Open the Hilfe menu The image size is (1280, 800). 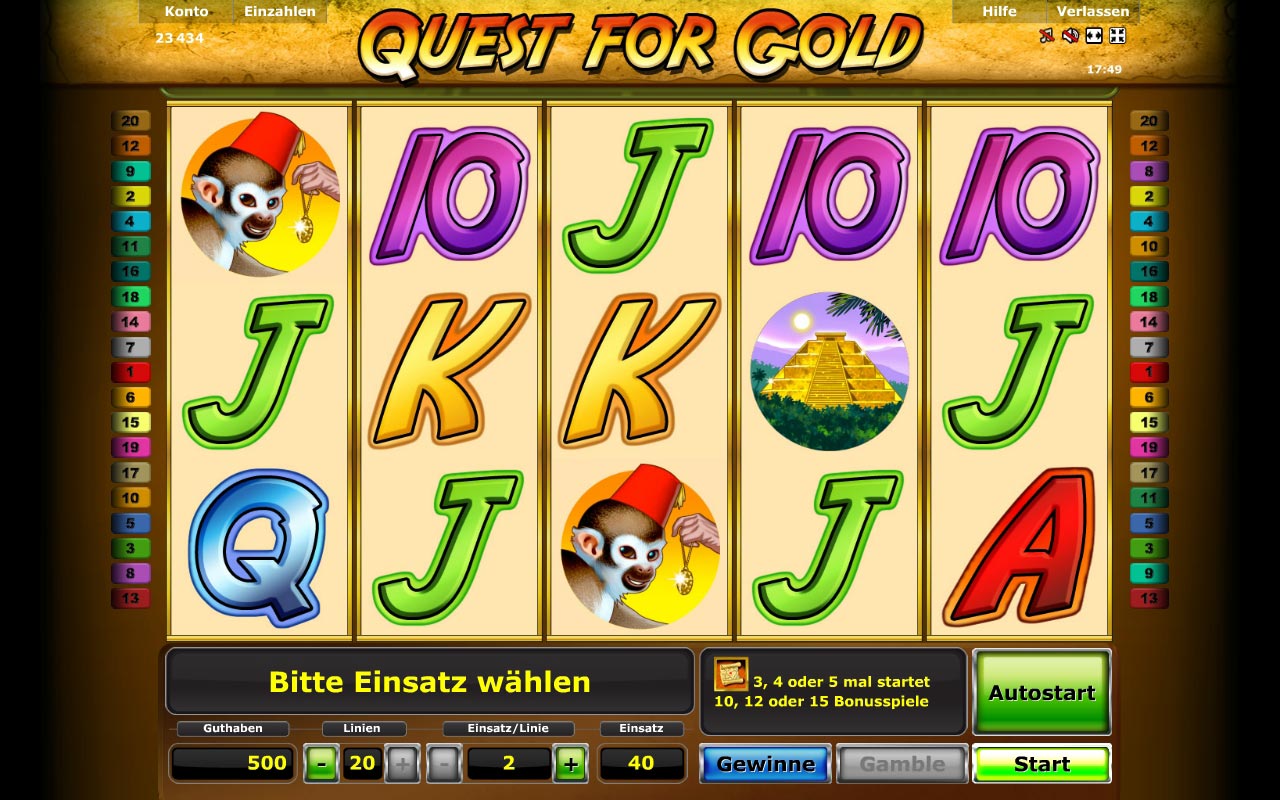point(999,12)
